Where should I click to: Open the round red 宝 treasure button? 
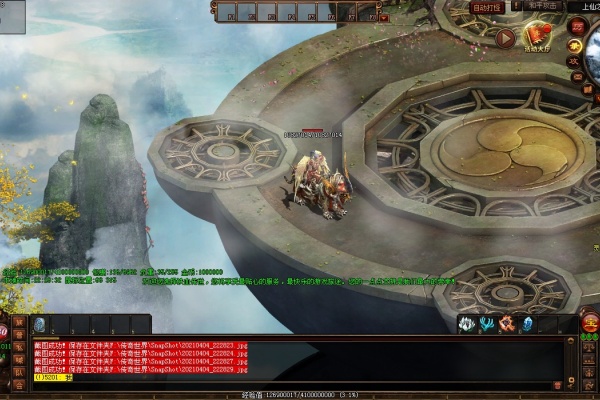tap(590, 323)
